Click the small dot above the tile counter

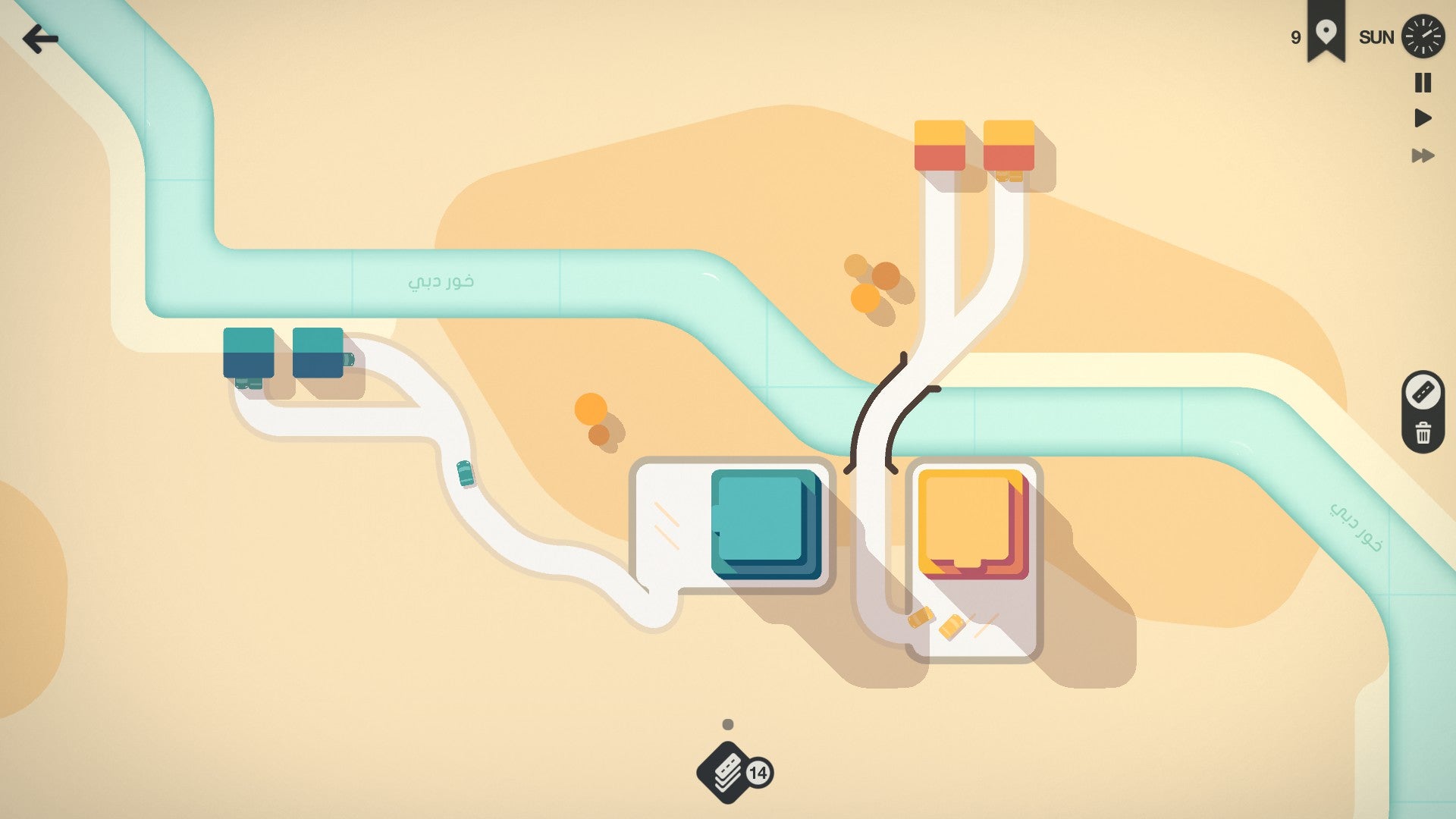coord(727,723)
